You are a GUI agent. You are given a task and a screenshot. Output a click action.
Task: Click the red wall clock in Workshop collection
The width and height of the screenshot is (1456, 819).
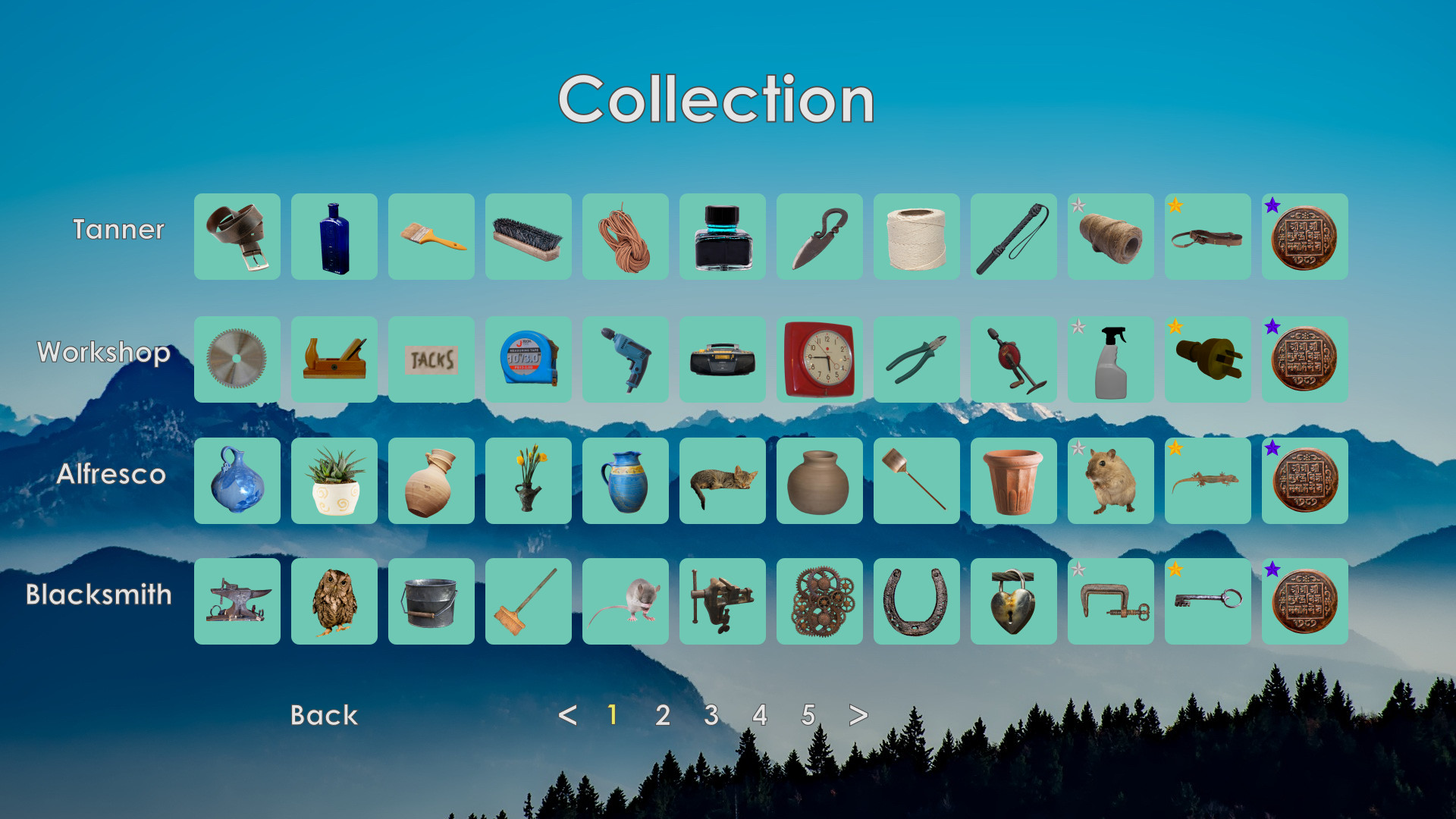click(x=819, y=359)
